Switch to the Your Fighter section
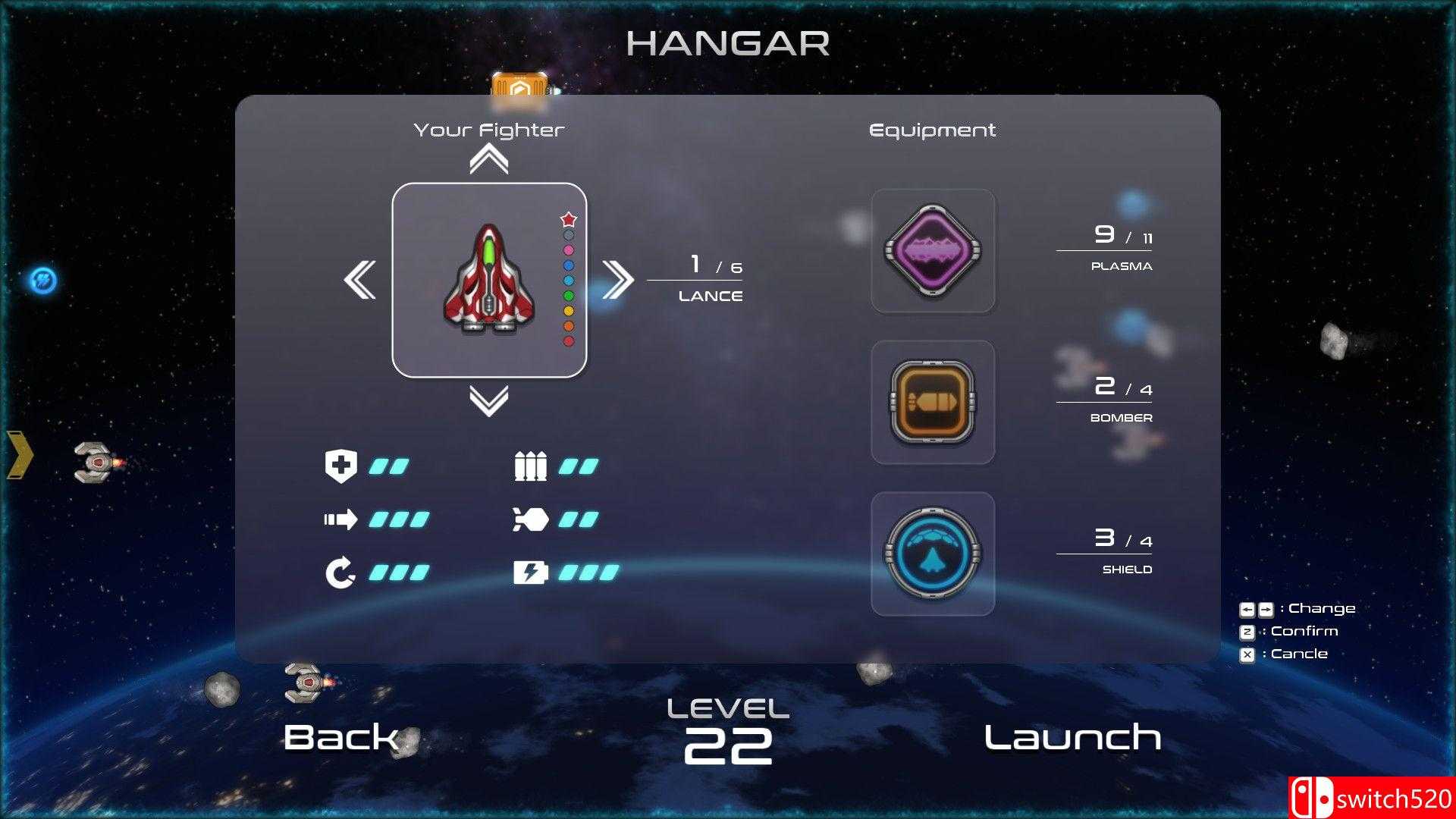This screenshot has width=1456, height=819. (489, 129)
